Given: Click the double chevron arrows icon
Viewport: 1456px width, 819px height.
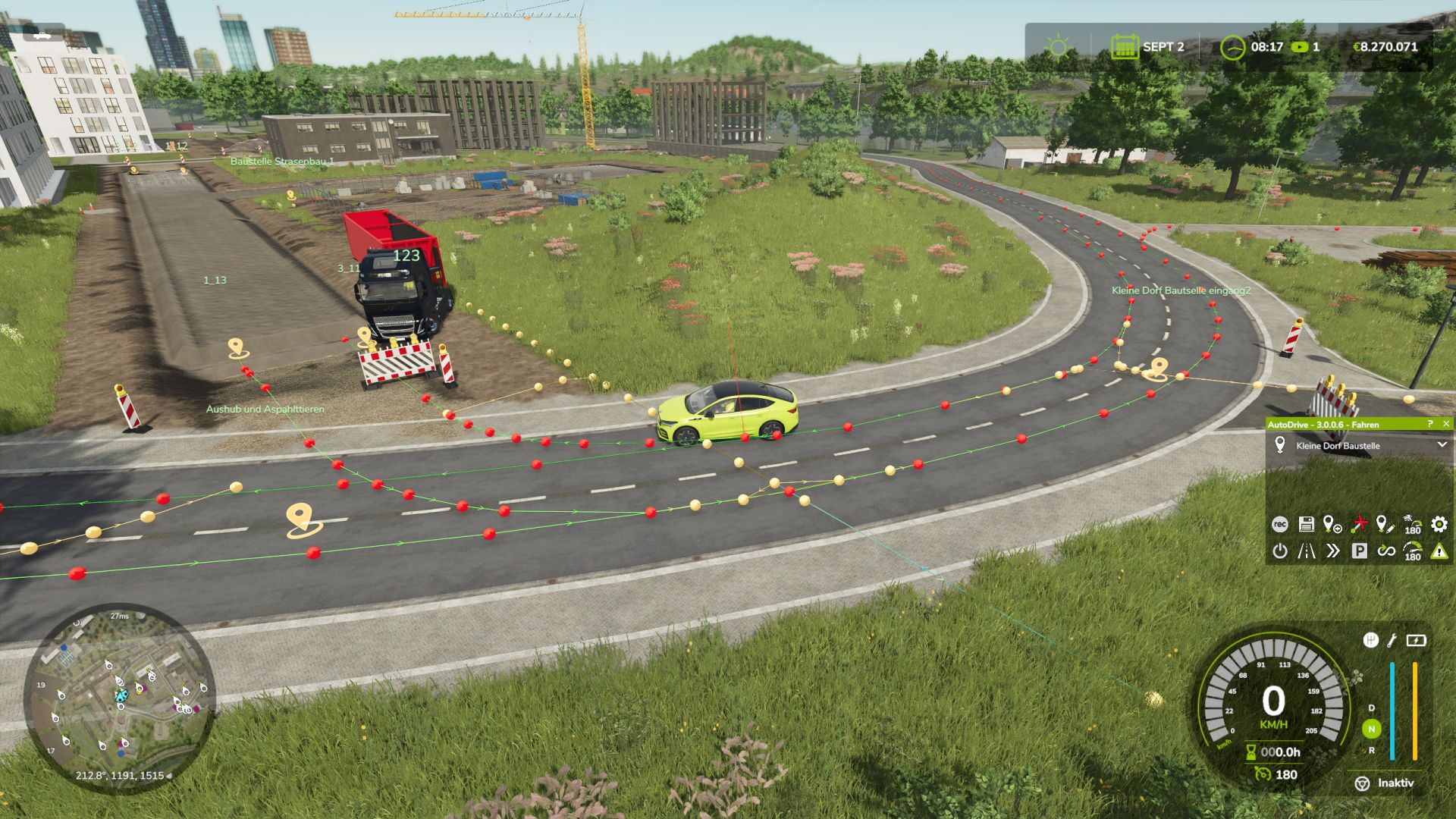Looking at the screenshot, I should pos(1332,551).
